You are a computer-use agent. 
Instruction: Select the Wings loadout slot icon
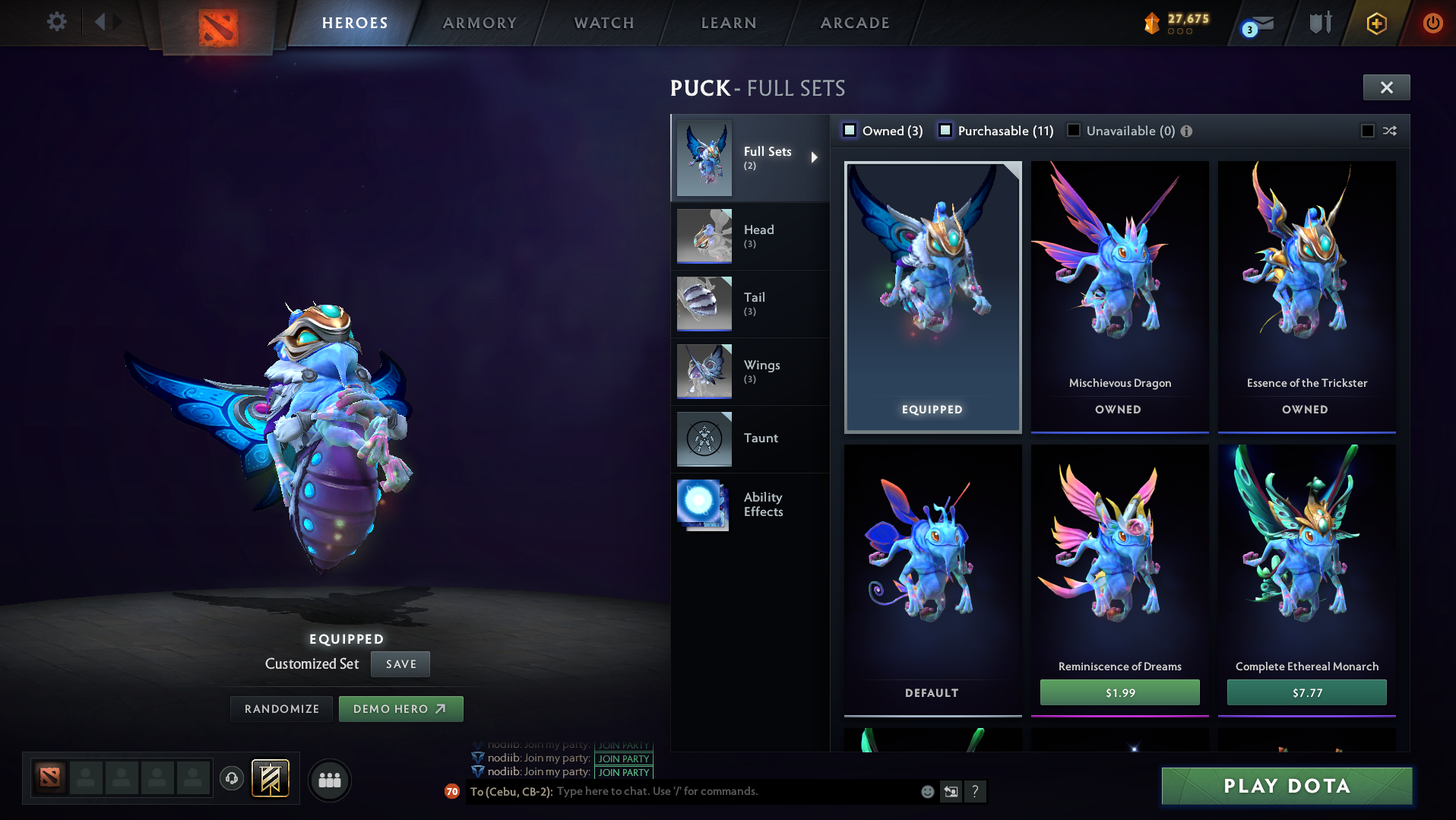pyautogui.click(x=704, y=371)
